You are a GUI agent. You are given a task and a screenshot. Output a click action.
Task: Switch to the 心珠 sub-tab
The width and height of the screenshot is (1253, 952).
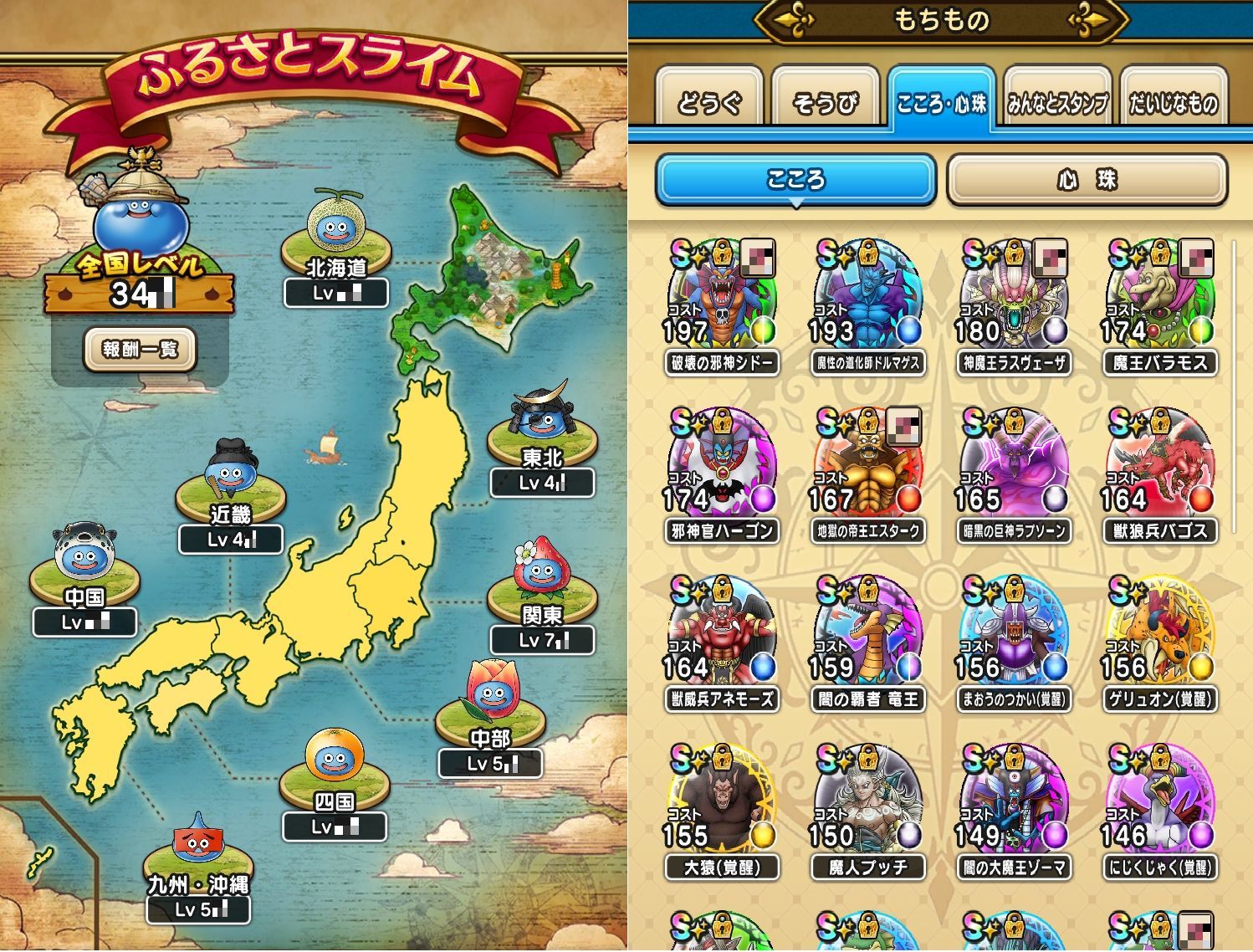click(x=1087, y=180)
